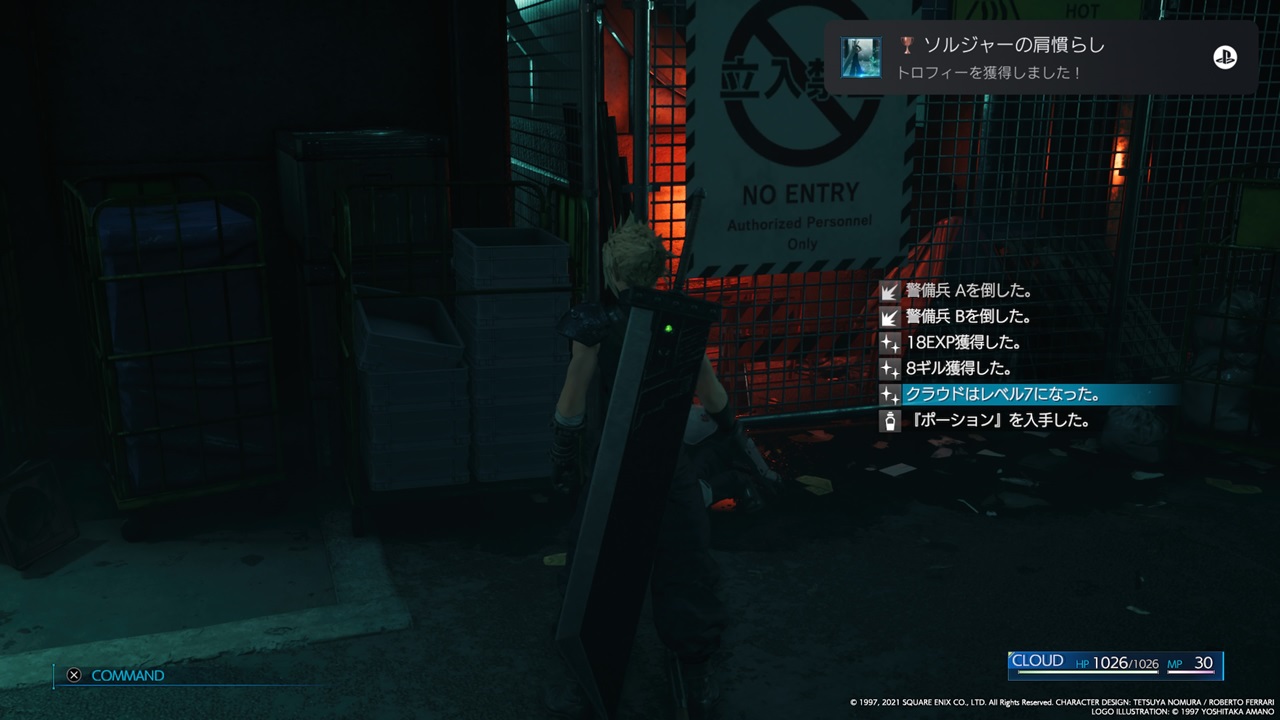Viewport: 1280px width, 720px height.
Task: Select the CLOUD name label in the status bar
Action: (1040, 661)
